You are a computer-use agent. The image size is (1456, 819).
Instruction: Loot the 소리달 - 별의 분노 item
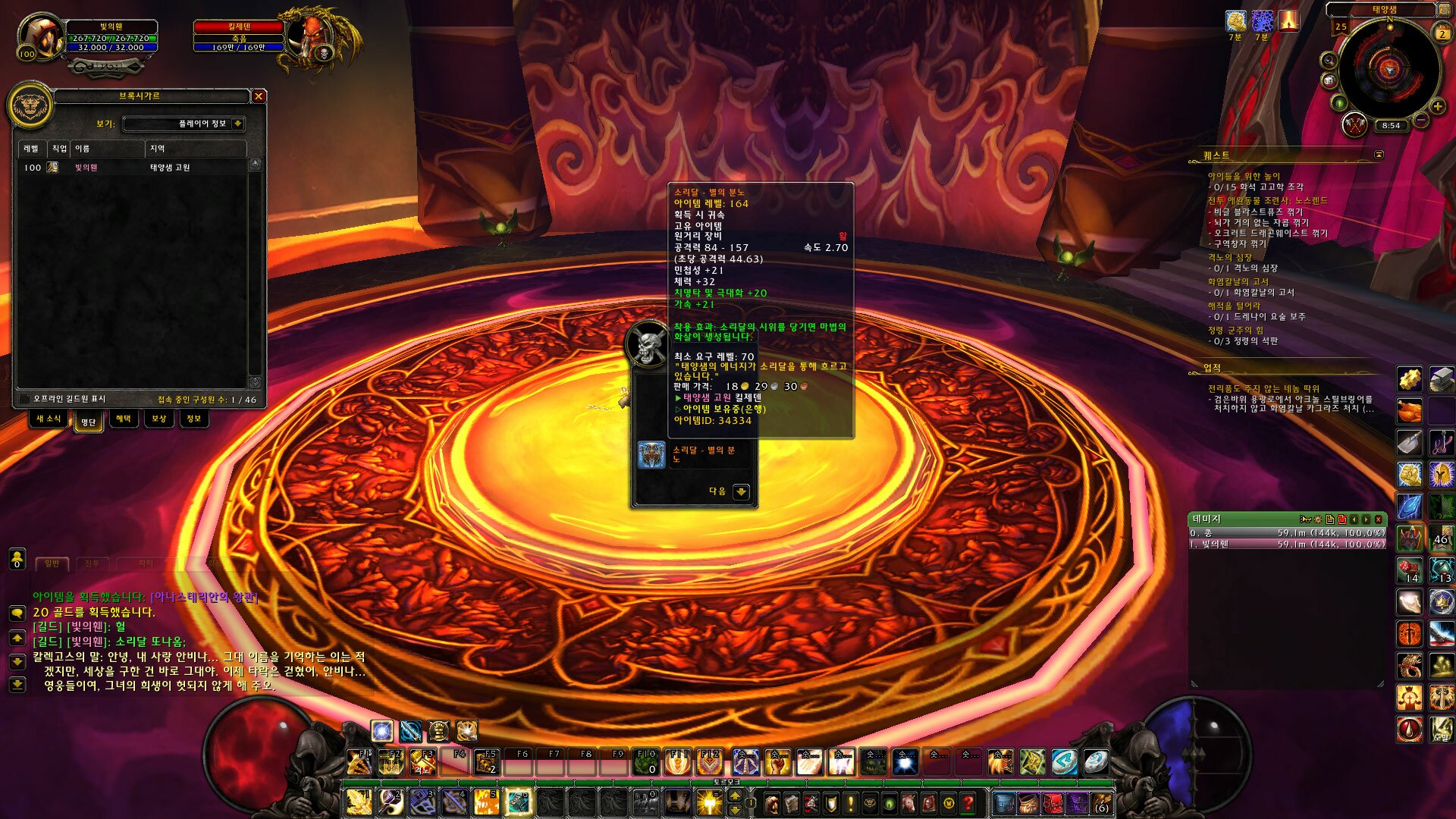pos(651,454)
